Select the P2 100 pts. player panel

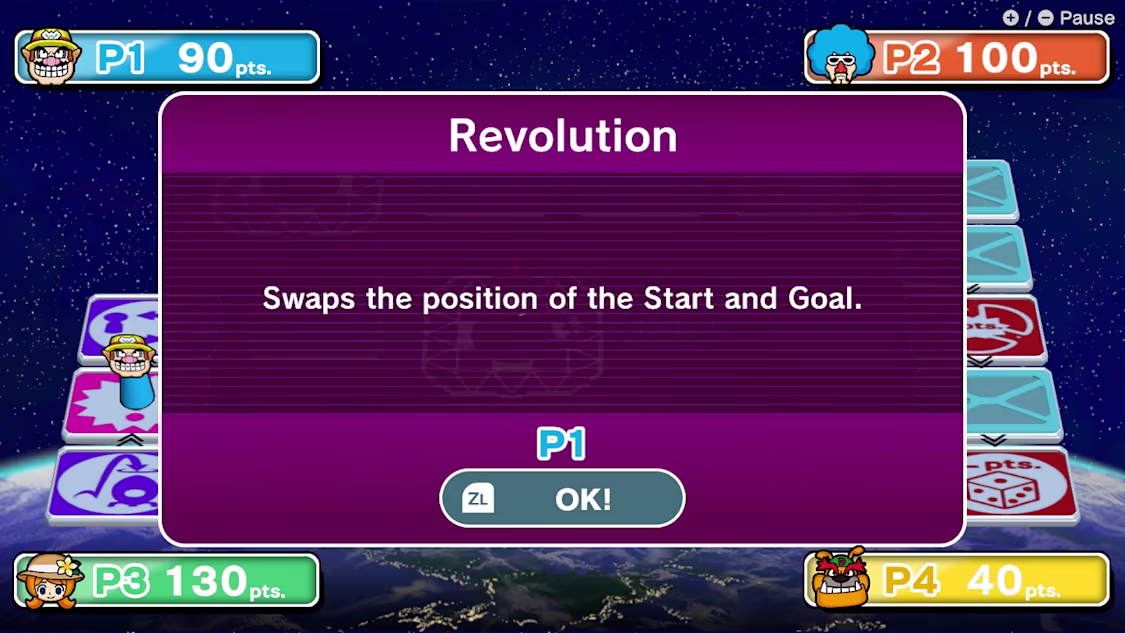(957, 57)
